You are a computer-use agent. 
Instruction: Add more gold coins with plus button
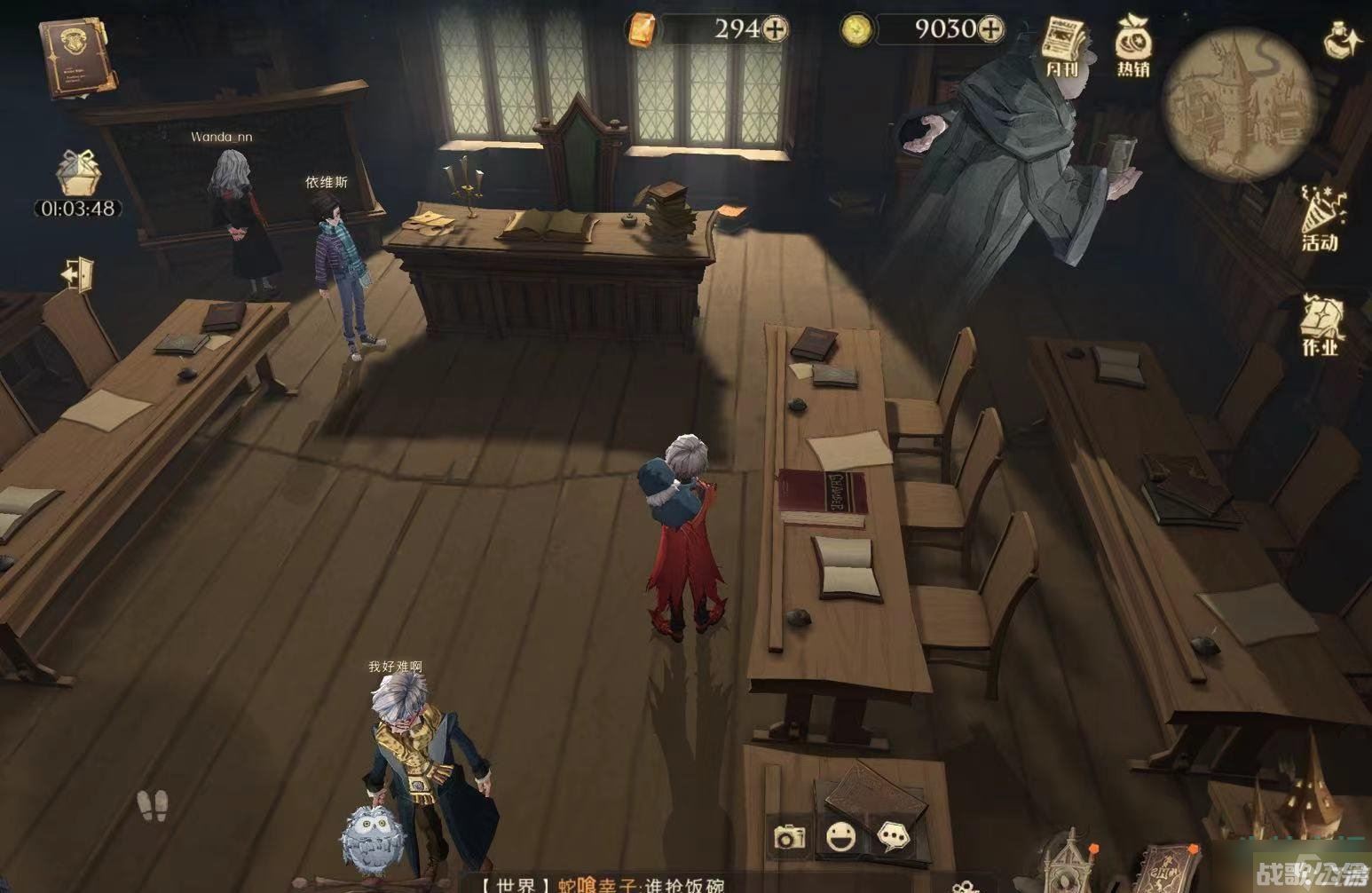point(990,29)
